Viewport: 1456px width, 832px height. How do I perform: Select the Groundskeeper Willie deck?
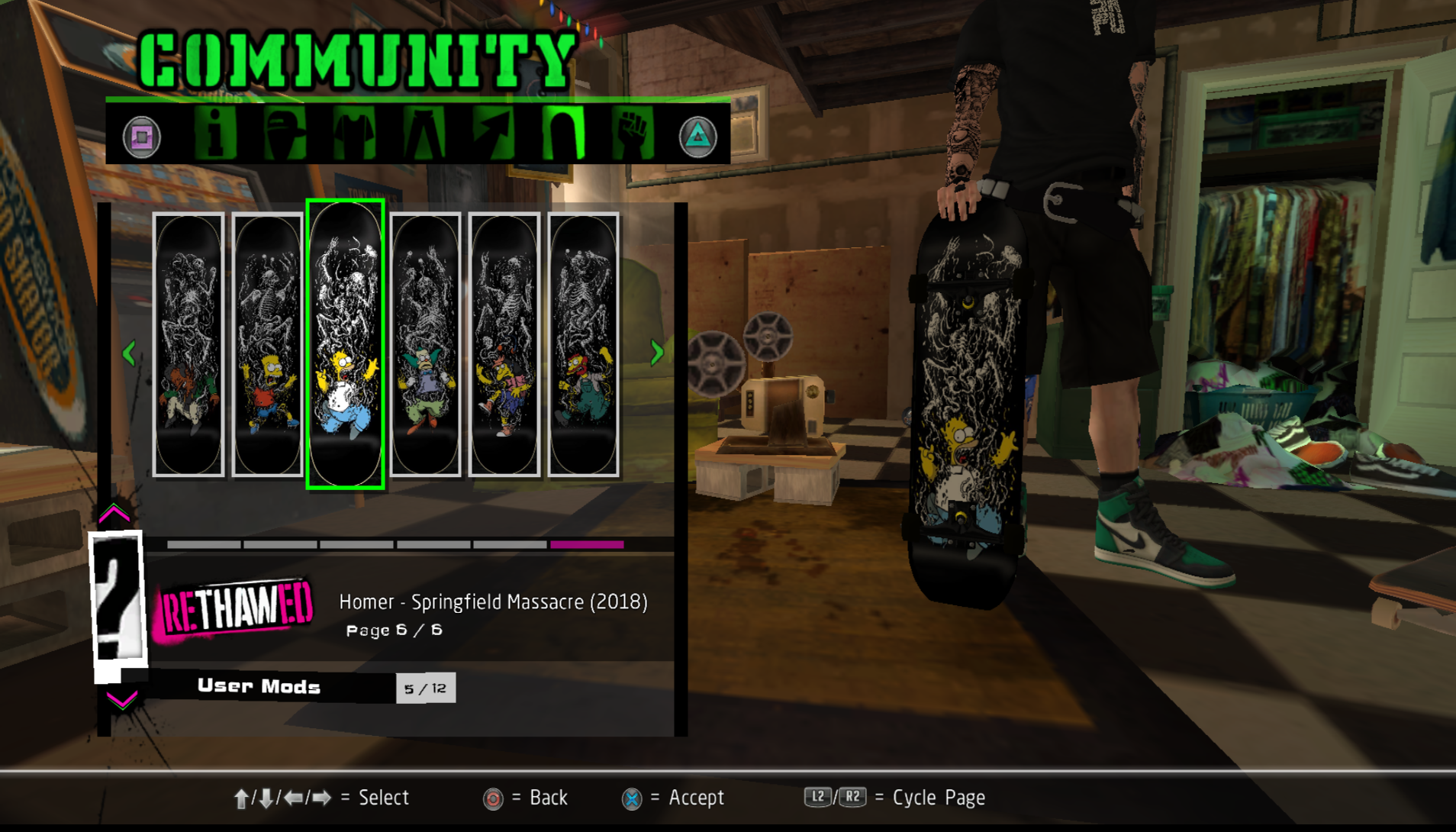click(x=584, y=344)
